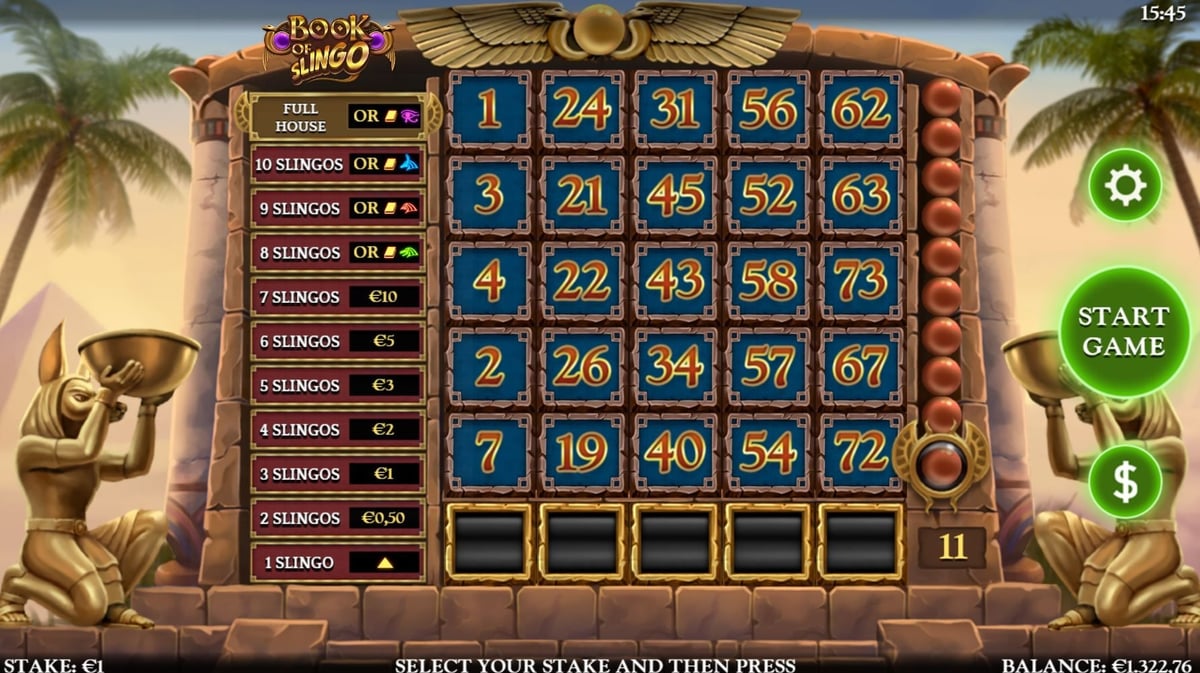Screen dimensions: 1200x673
Task: Select the number 72 grid tile
Action: tap(861, 453)
